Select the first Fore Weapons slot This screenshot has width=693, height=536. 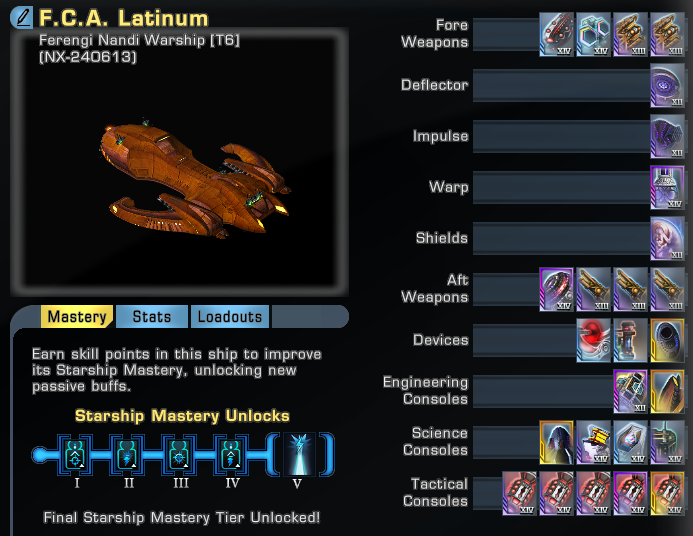click(x=556, y=34)
